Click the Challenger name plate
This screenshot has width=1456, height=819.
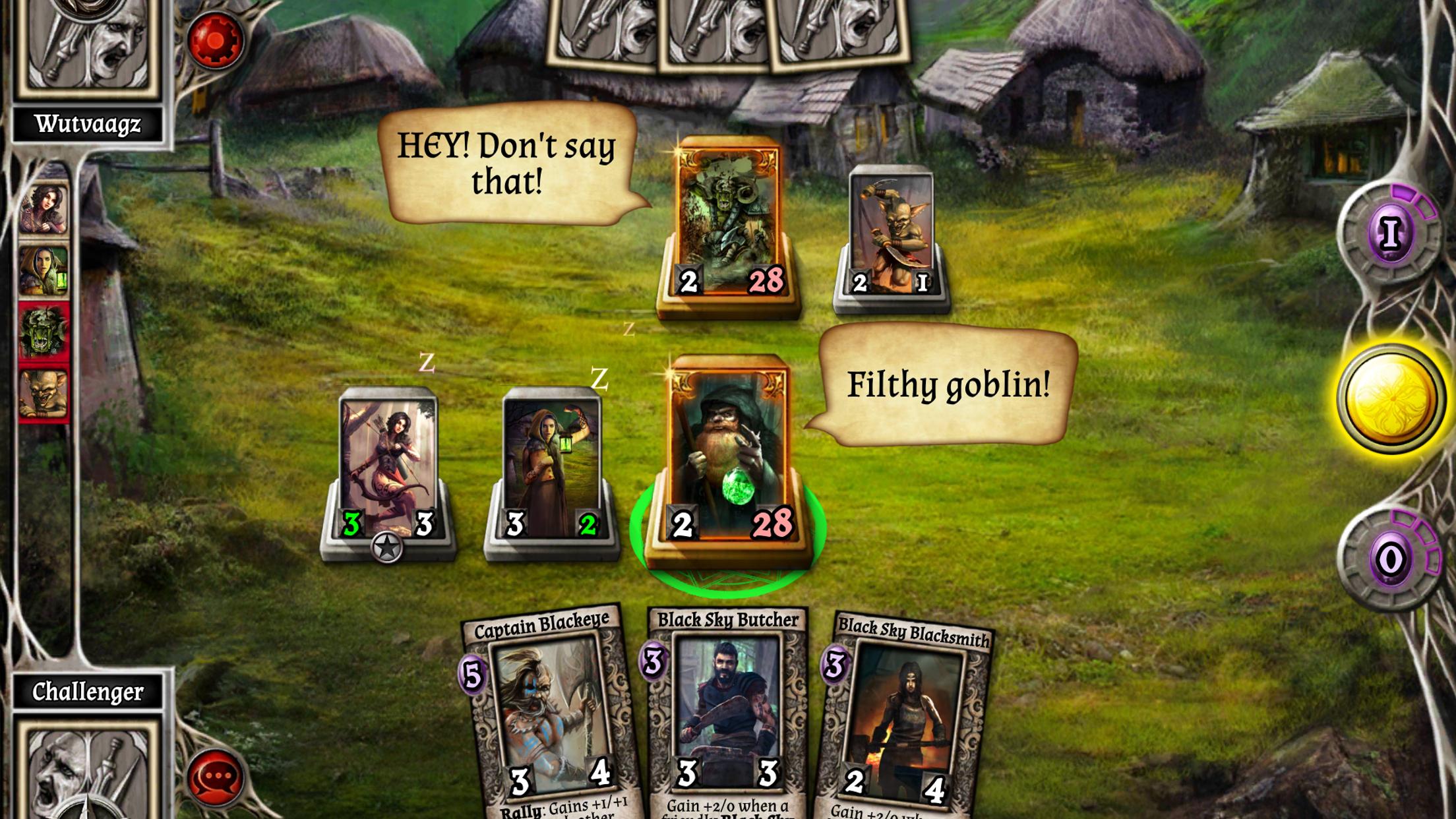tap(89, 690)
